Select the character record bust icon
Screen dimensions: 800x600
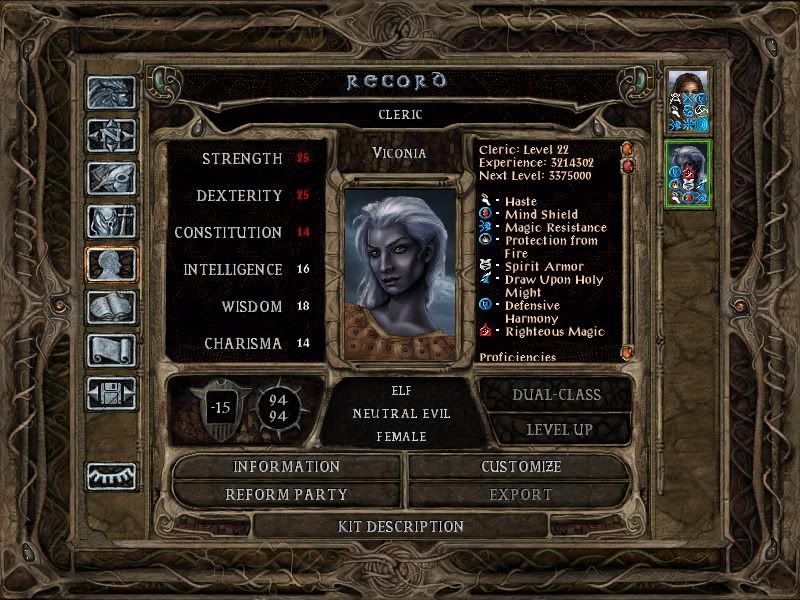[111, 264]
